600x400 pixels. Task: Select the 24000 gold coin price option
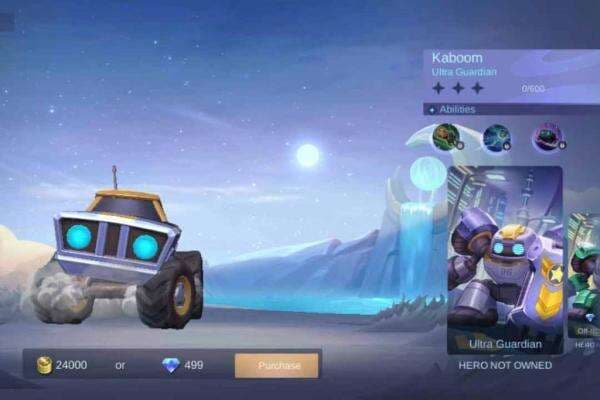point(62,365)
